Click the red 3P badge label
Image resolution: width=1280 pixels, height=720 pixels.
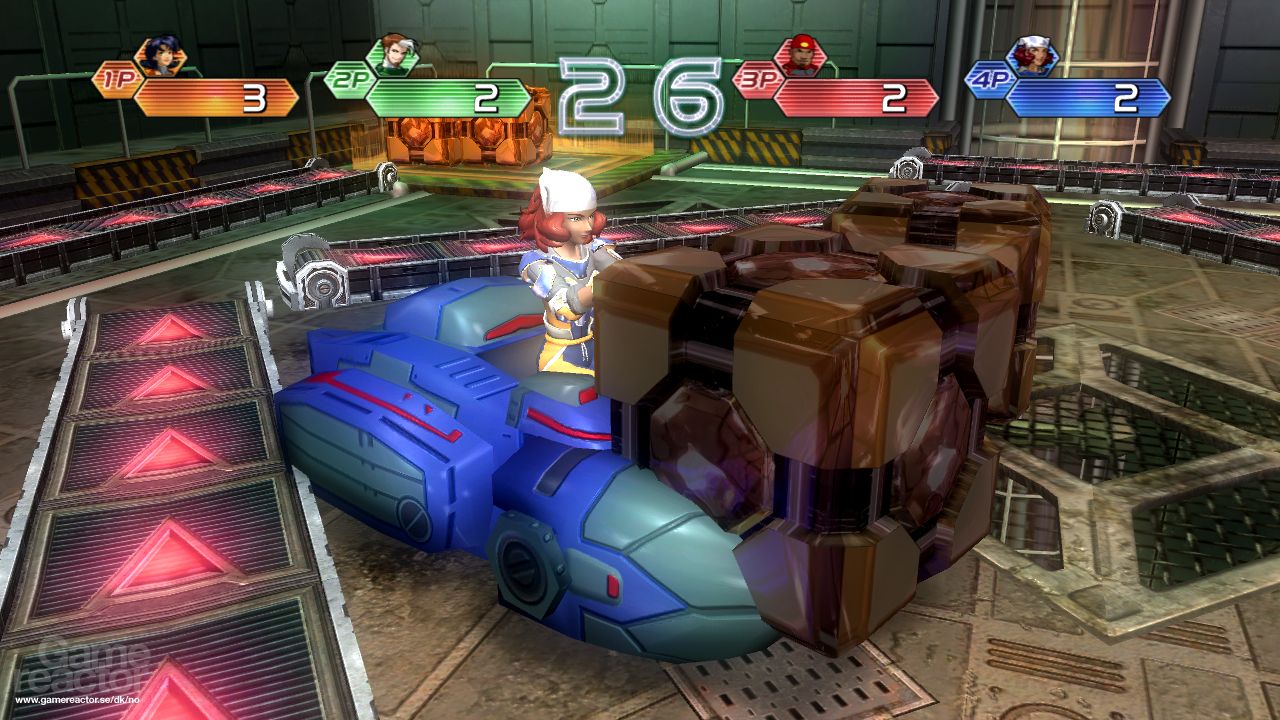758,82
